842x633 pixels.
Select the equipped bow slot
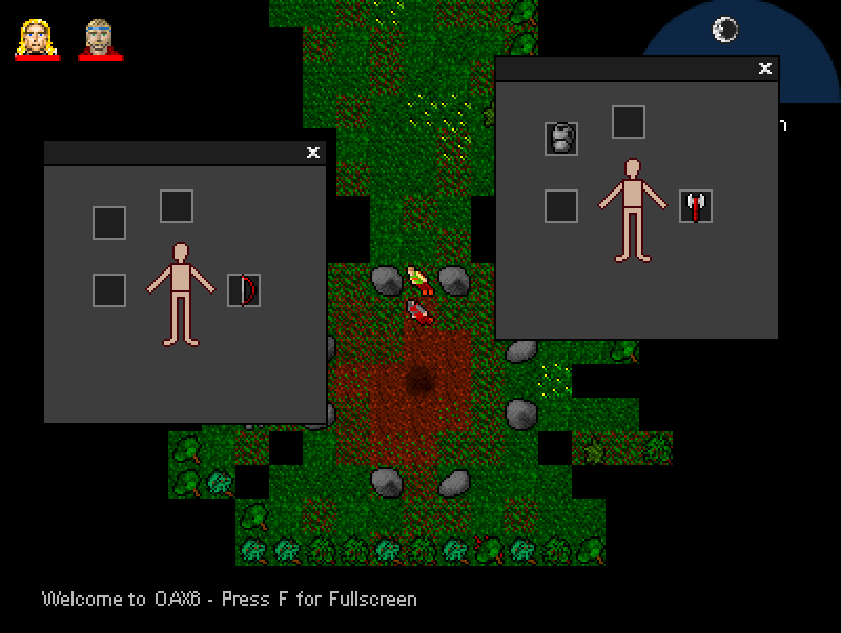(244, 290)
